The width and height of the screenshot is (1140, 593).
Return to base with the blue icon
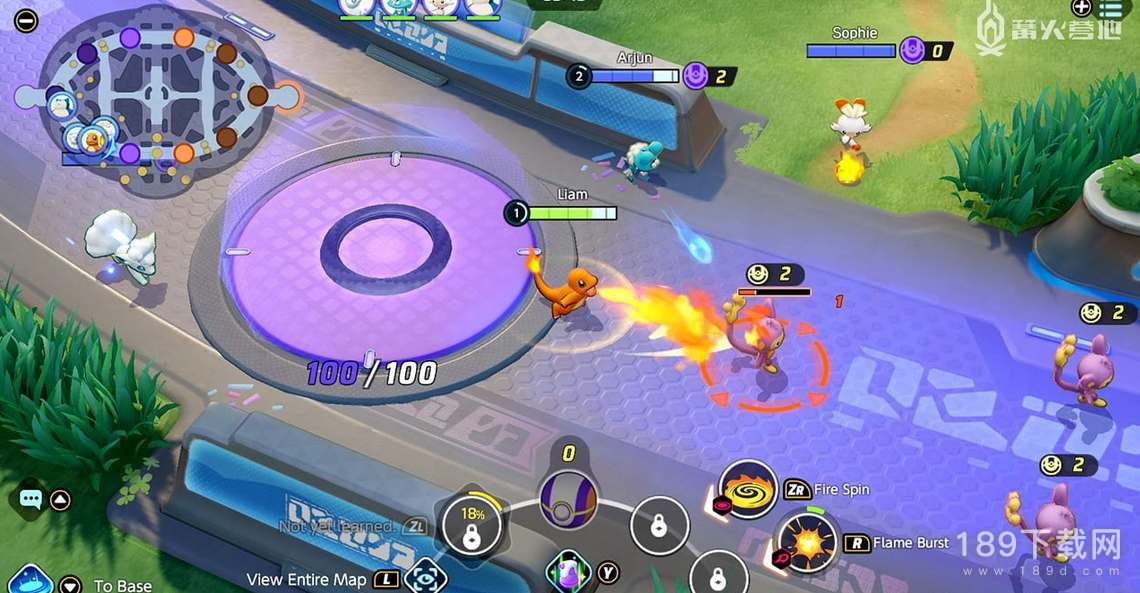click(x=29, y=580)
